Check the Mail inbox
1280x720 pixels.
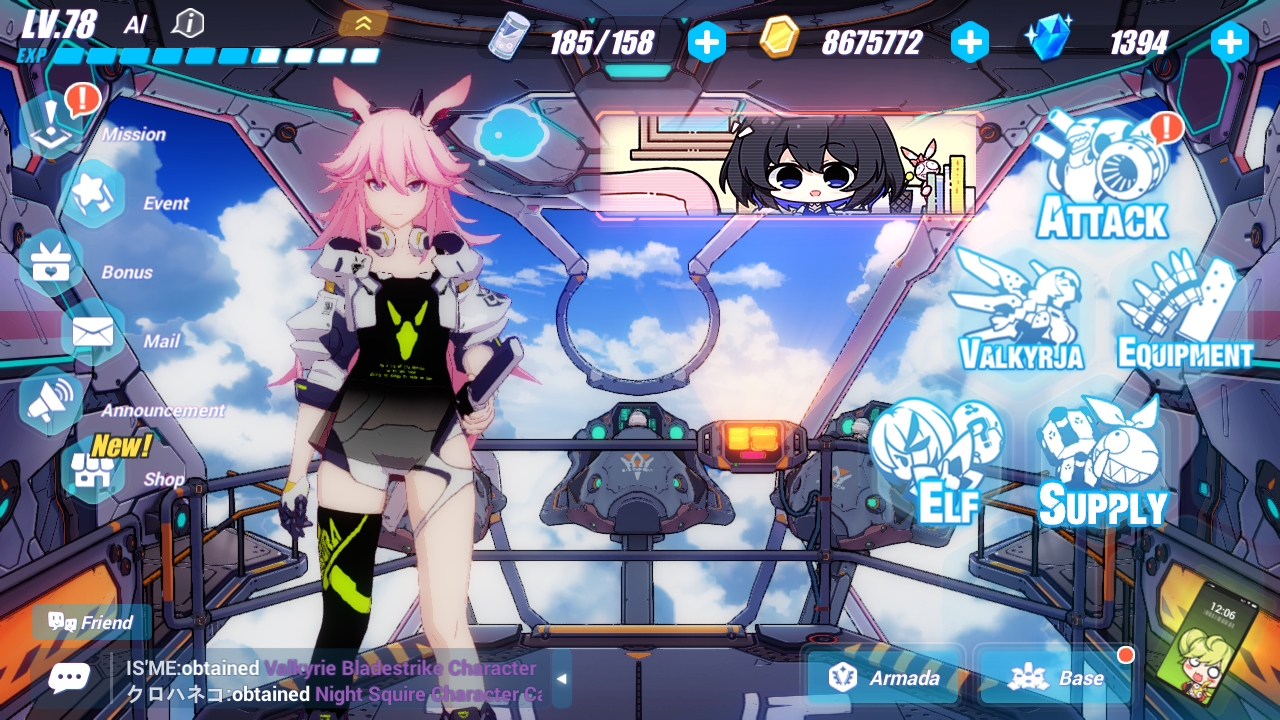pos(92,332)
